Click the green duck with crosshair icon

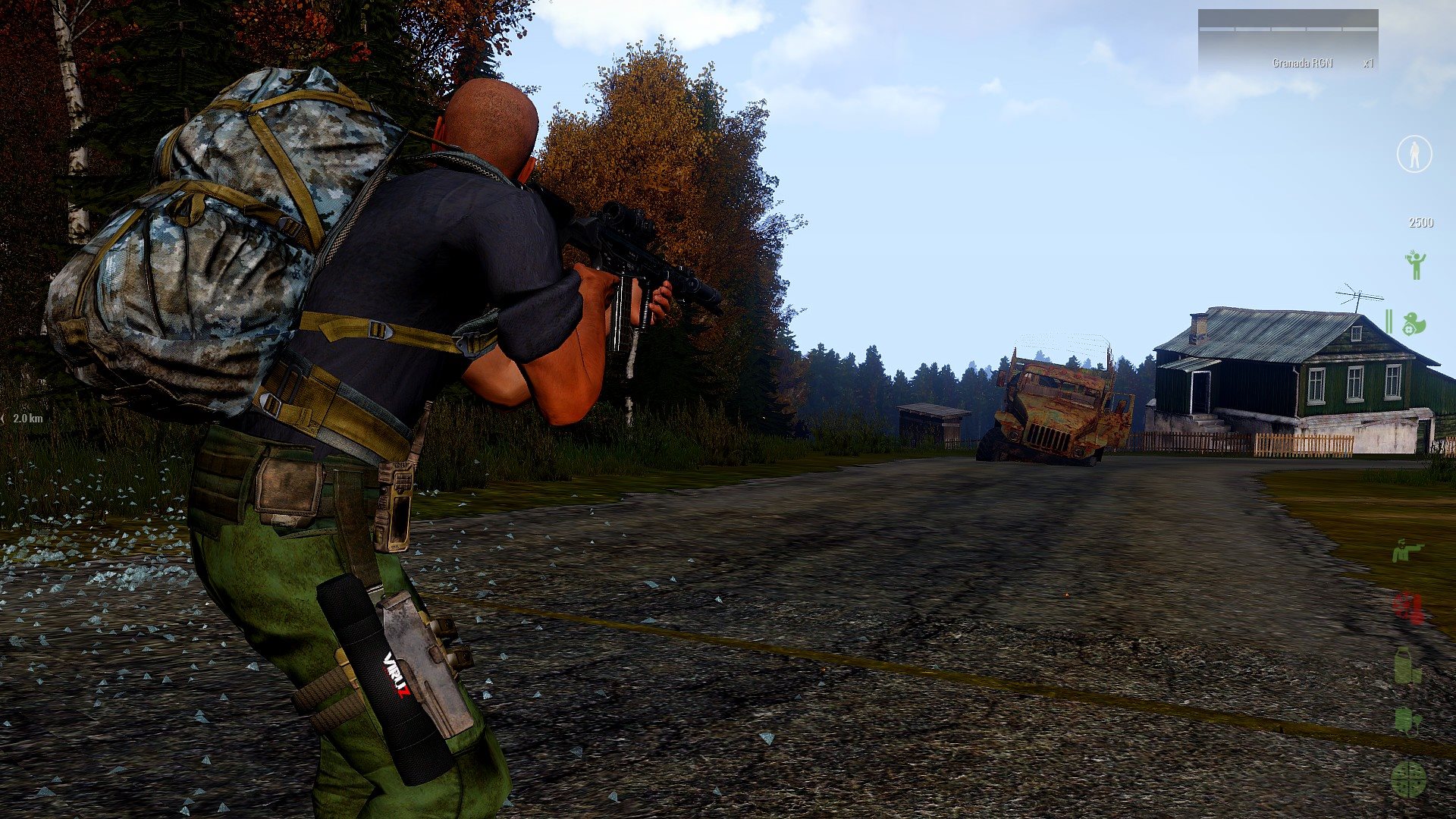click(1413, 324)
